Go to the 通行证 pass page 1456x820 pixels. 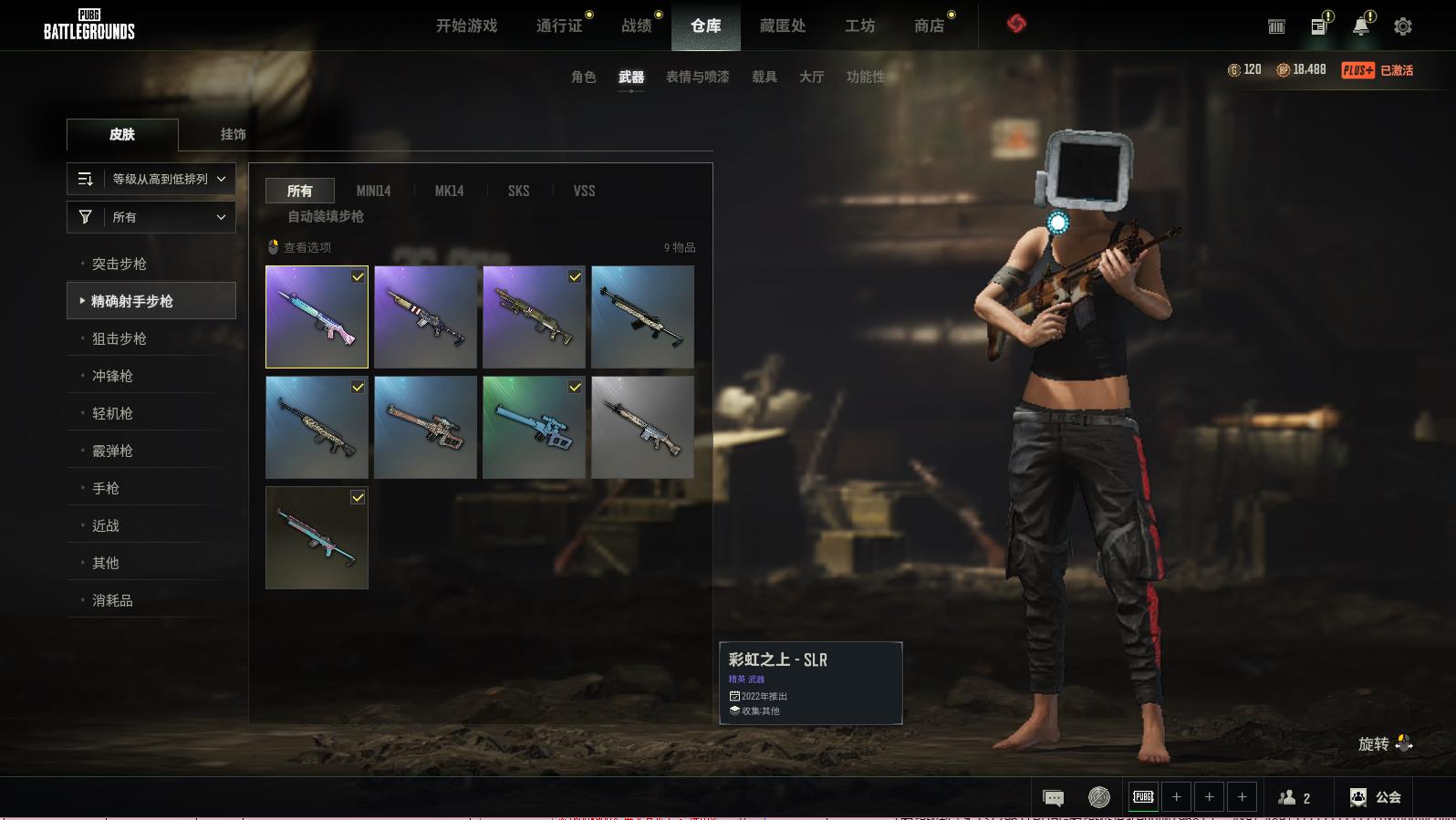(559, 26)
